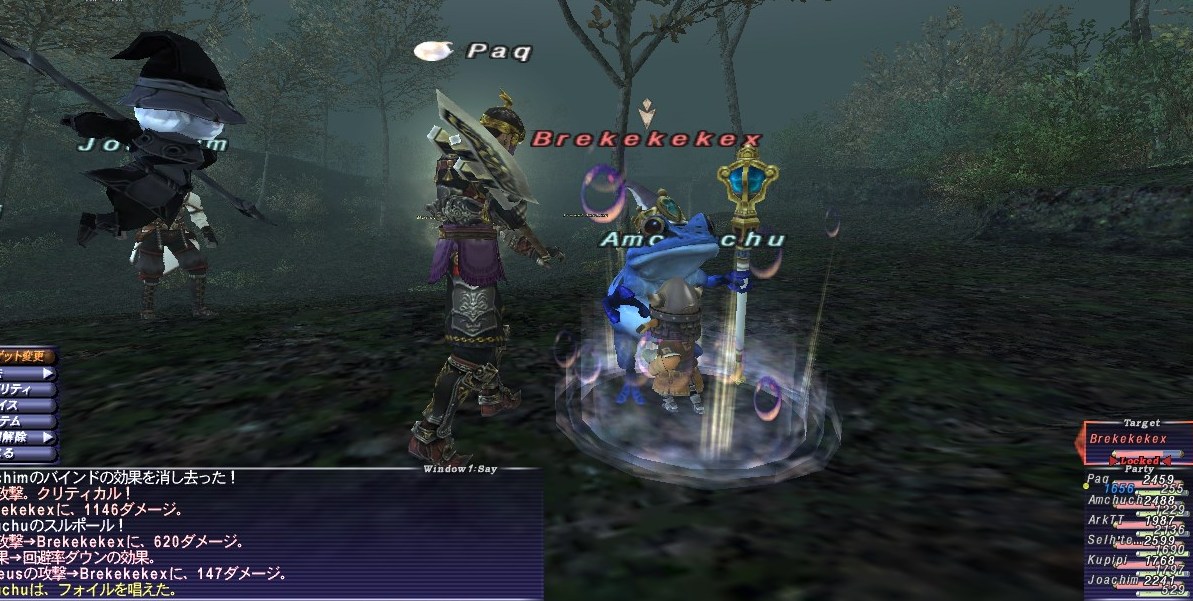The height and width of the screenshot is (601, 1193).
Task: Select the ターゲット変更 (switch target) menu entry
Action: point(27,356)
